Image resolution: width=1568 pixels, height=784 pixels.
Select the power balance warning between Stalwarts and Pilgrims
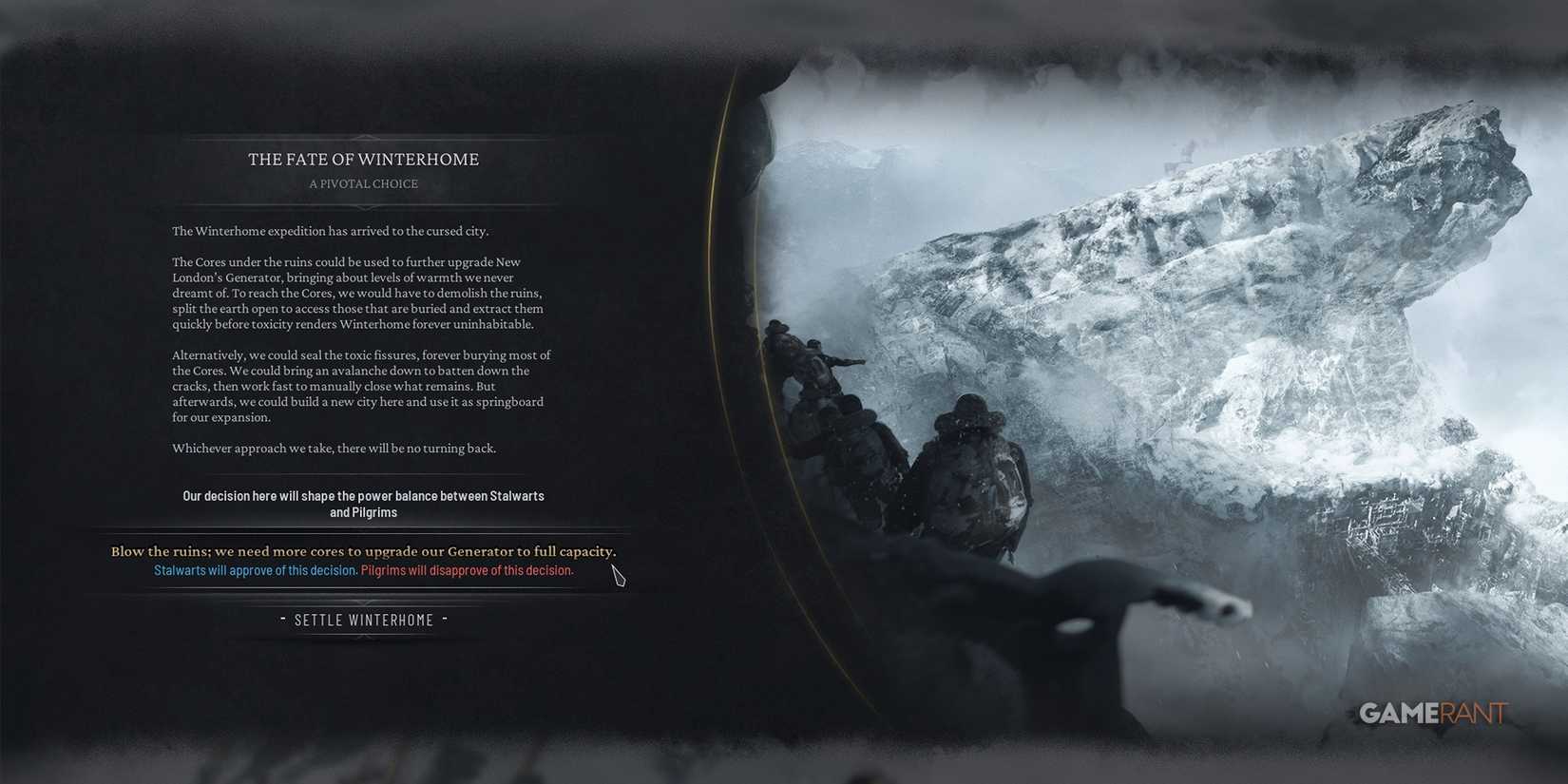tap(364, 503)
